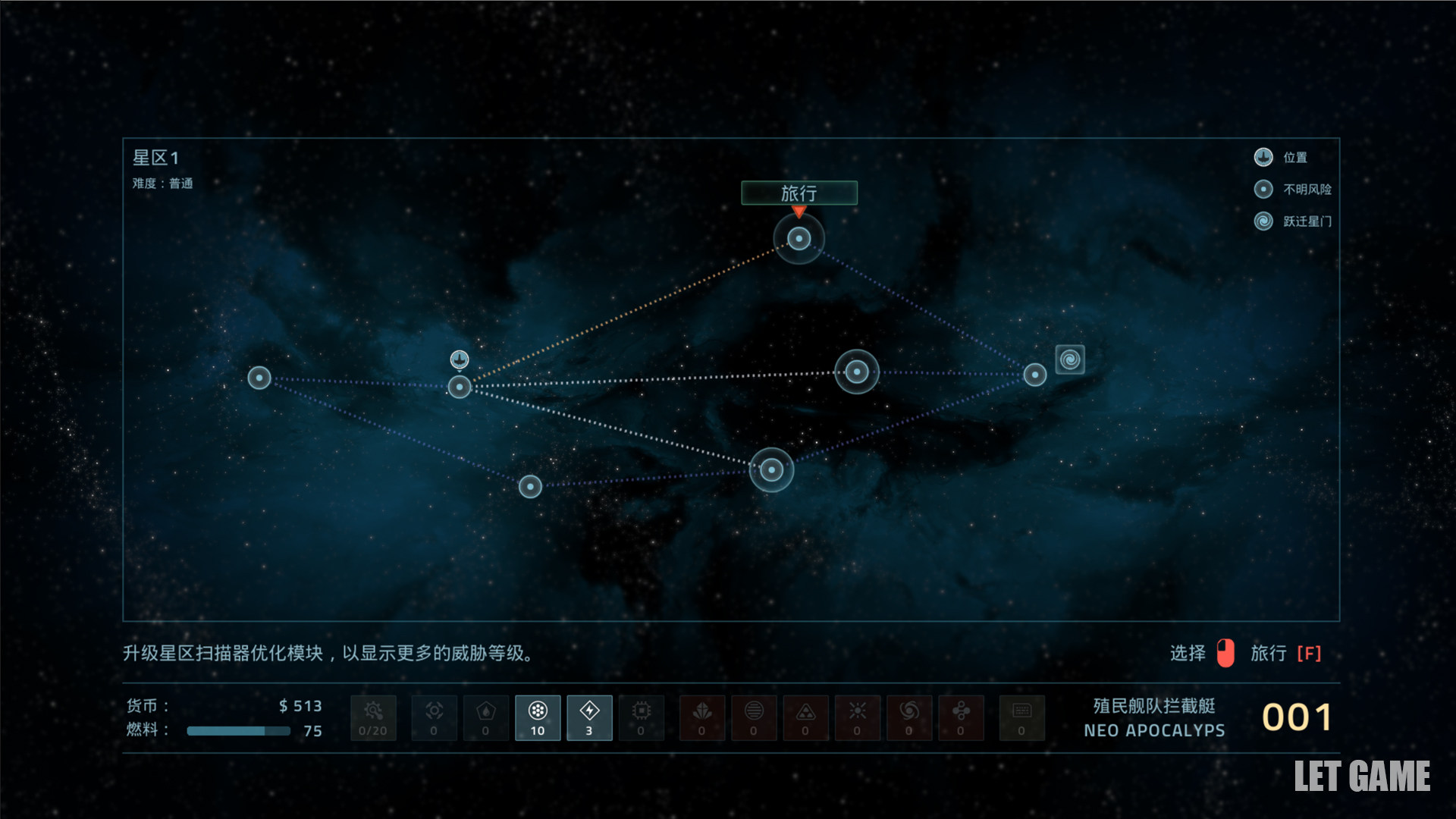Screen dimensions: 1456x819
Task: Select the large-ringed node along the lower route
Action: [771, 470]
